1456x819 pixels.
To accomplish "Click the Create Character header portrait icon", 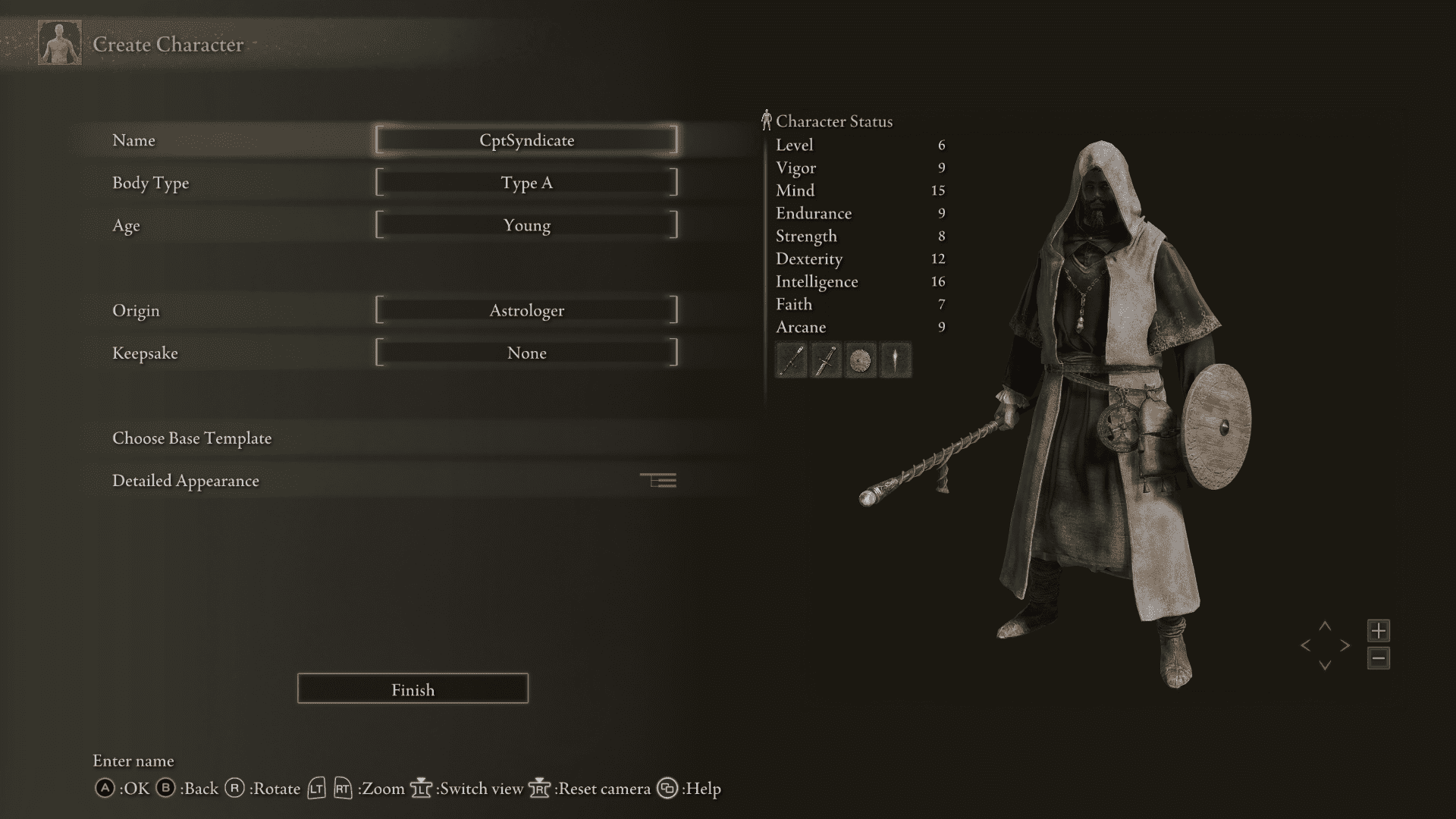I will pyautogui.click(x=60, y=43).
